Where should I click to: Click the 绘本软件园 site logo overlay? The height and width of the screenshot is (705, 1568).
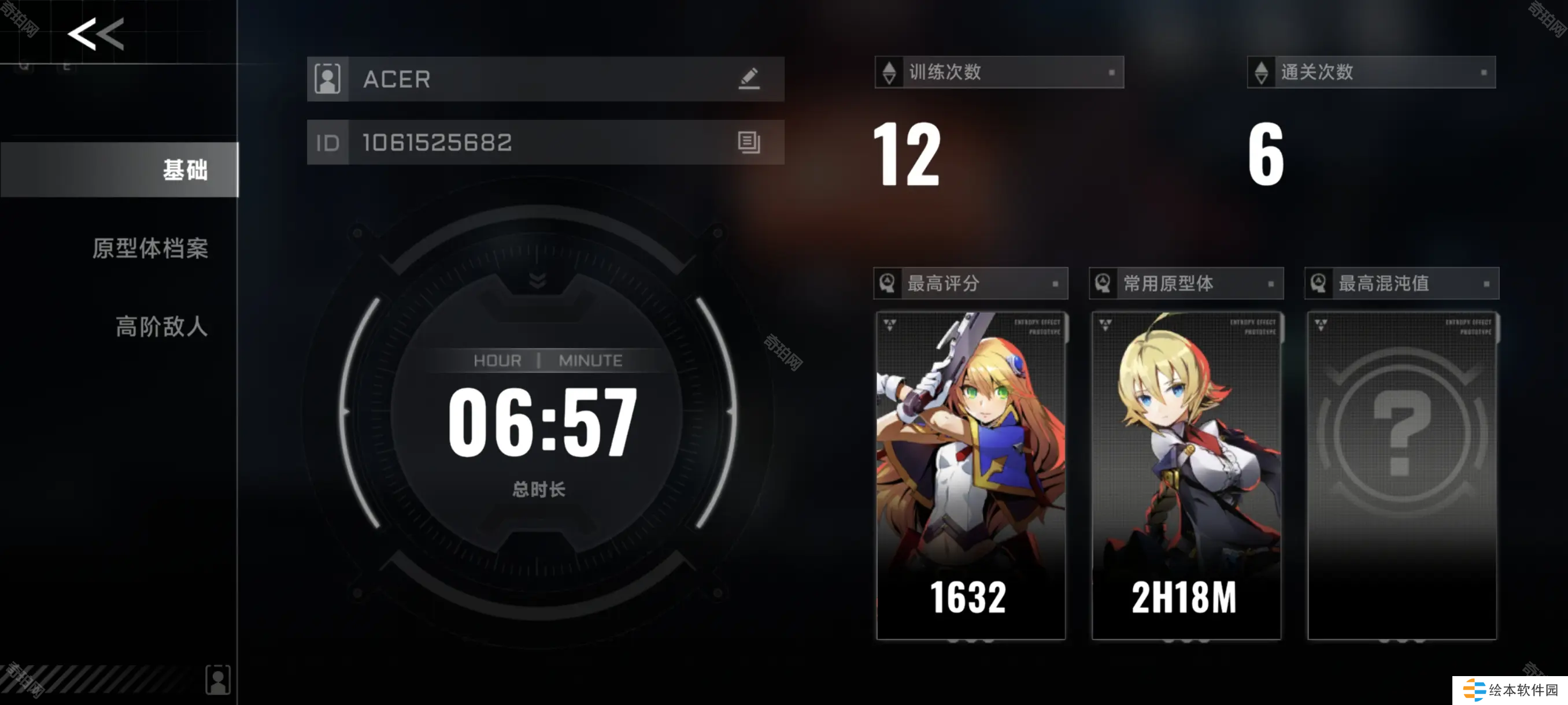pos(1510,690)
